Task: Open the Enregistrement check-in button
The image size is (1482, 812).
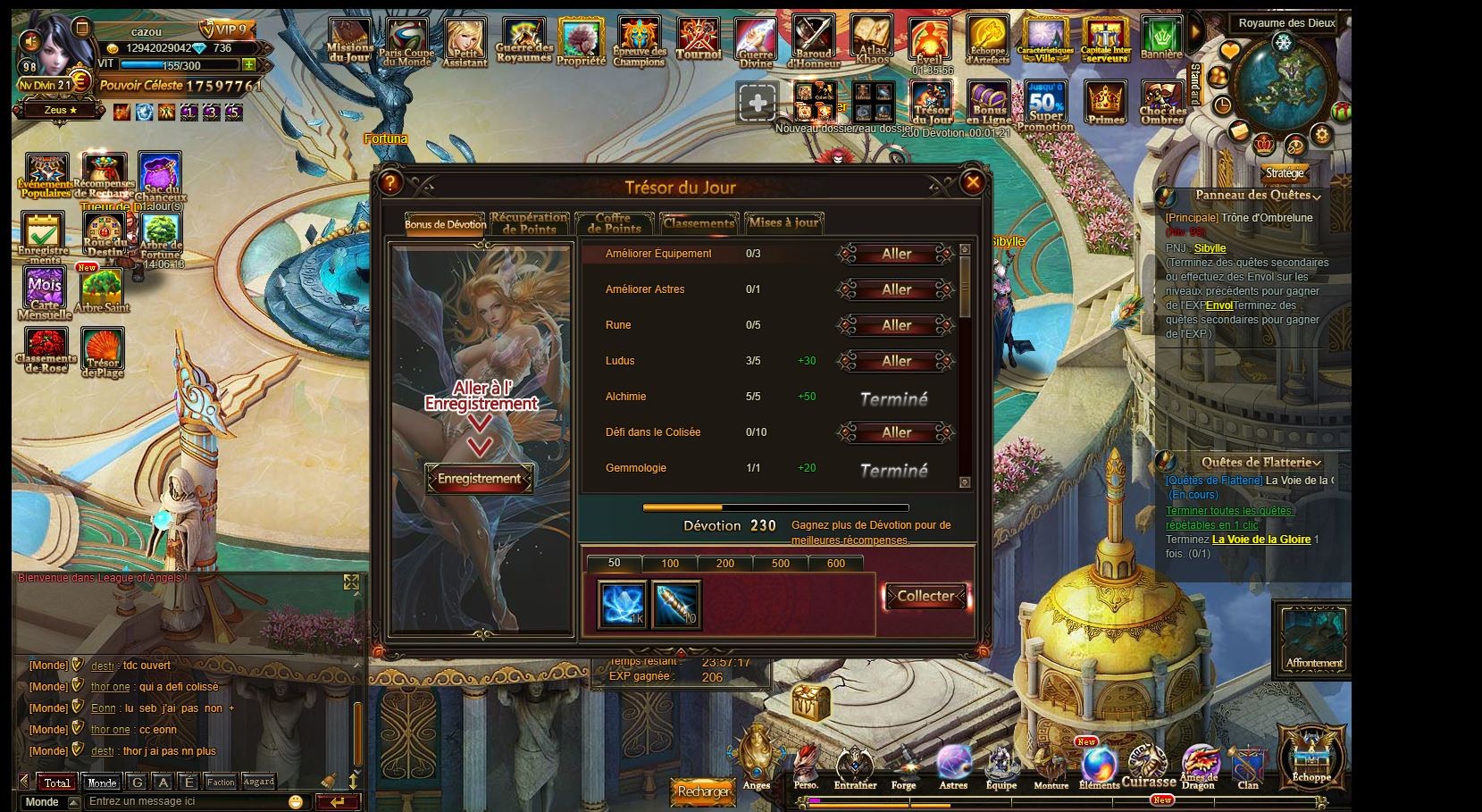Action: [x=479, y=479]
